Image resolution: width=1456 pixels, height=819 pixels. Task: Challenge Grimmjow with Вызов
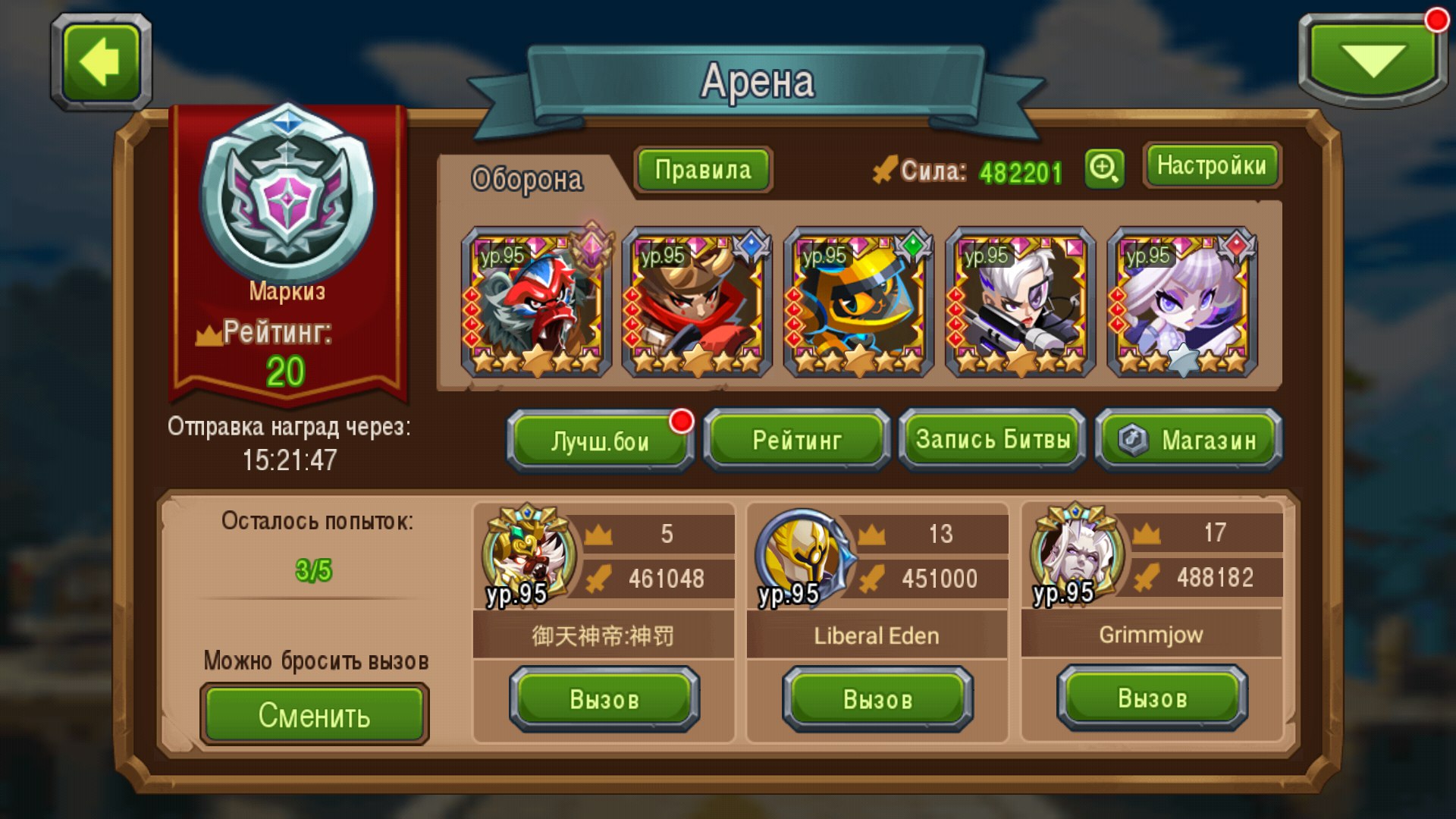pos(1152,698)
